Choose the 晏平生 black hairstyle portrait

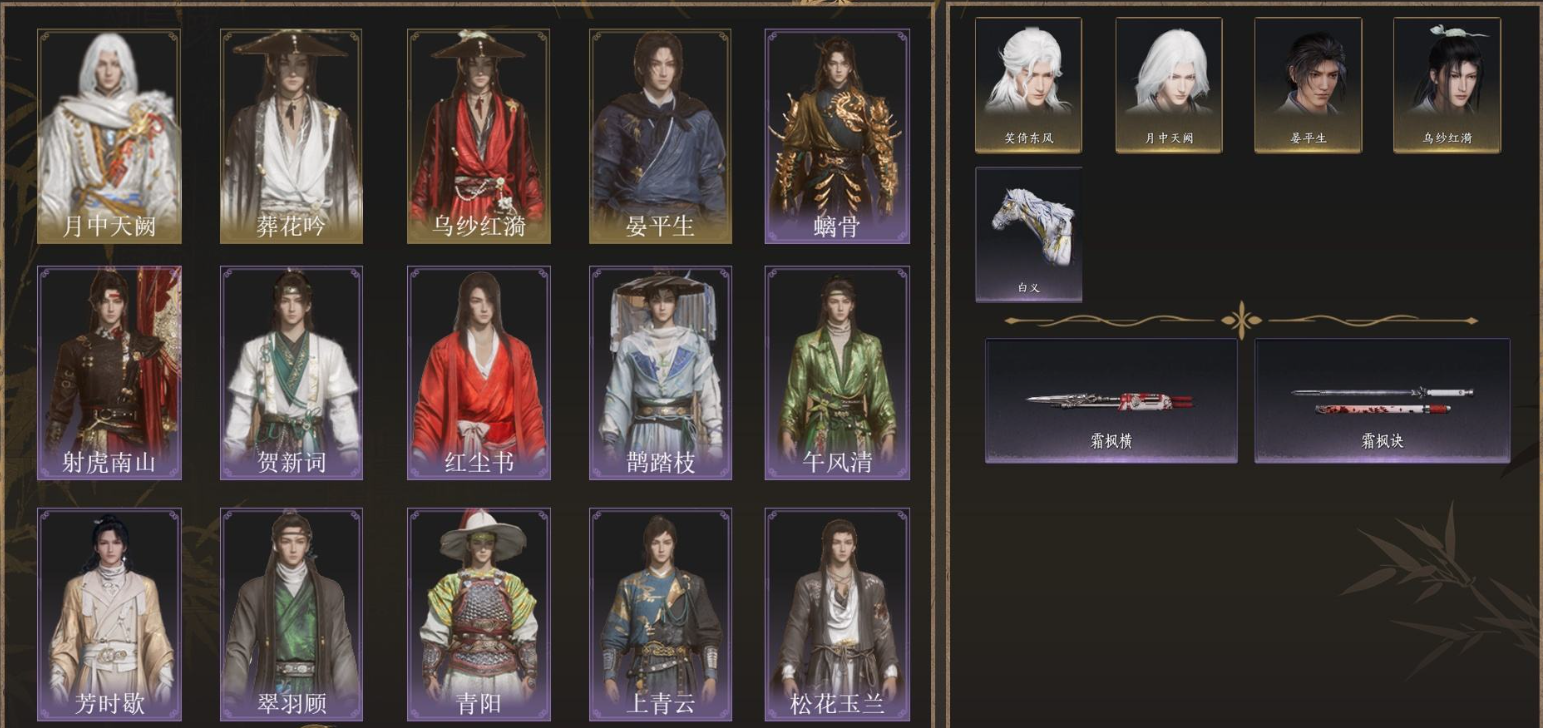(x=1307, y=85)
